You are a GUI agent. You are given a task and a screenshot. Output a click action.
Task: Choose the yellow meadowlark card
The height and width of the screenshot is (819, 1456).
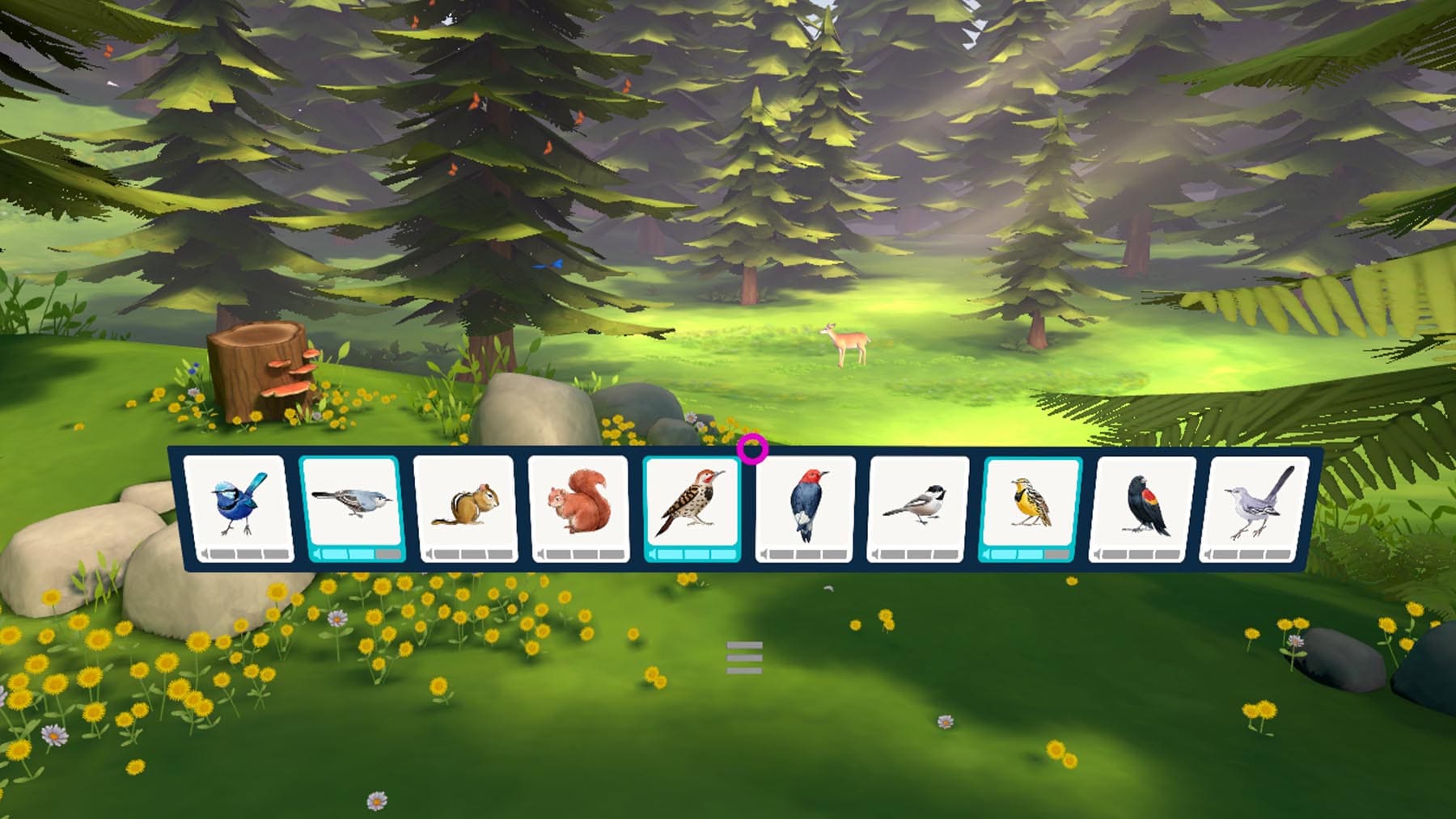pyautogui.click(x=1031, y=509)
